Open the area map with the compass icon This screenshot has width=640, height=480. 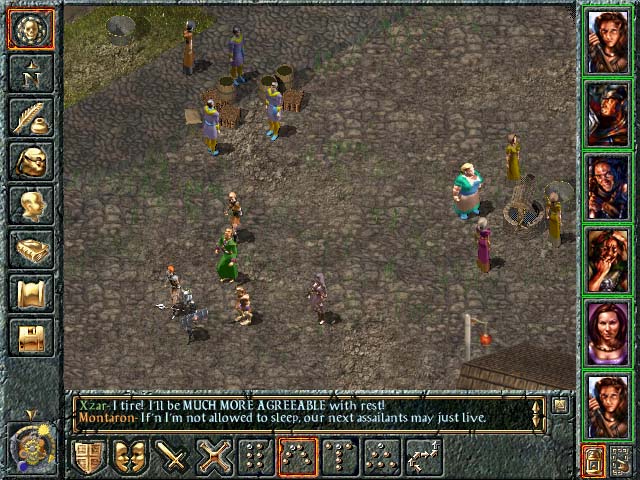tap(31, 74)
